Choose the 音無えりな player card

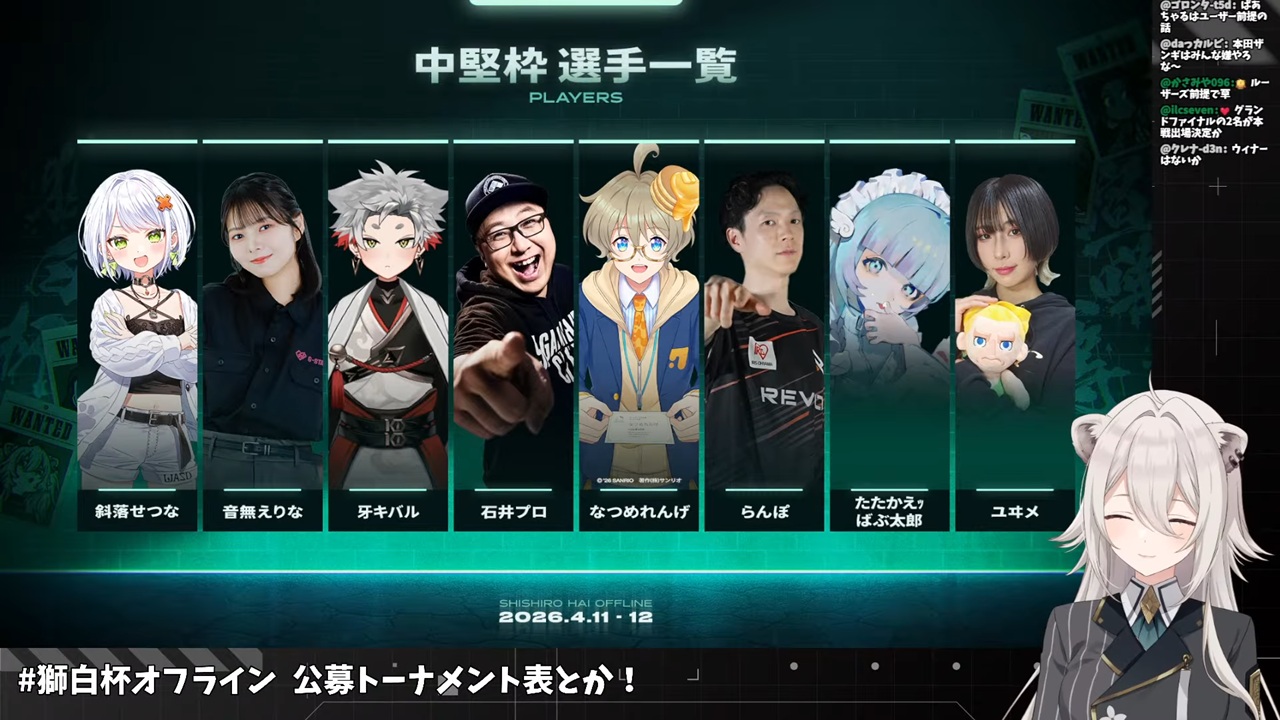(x=262, y=335)
